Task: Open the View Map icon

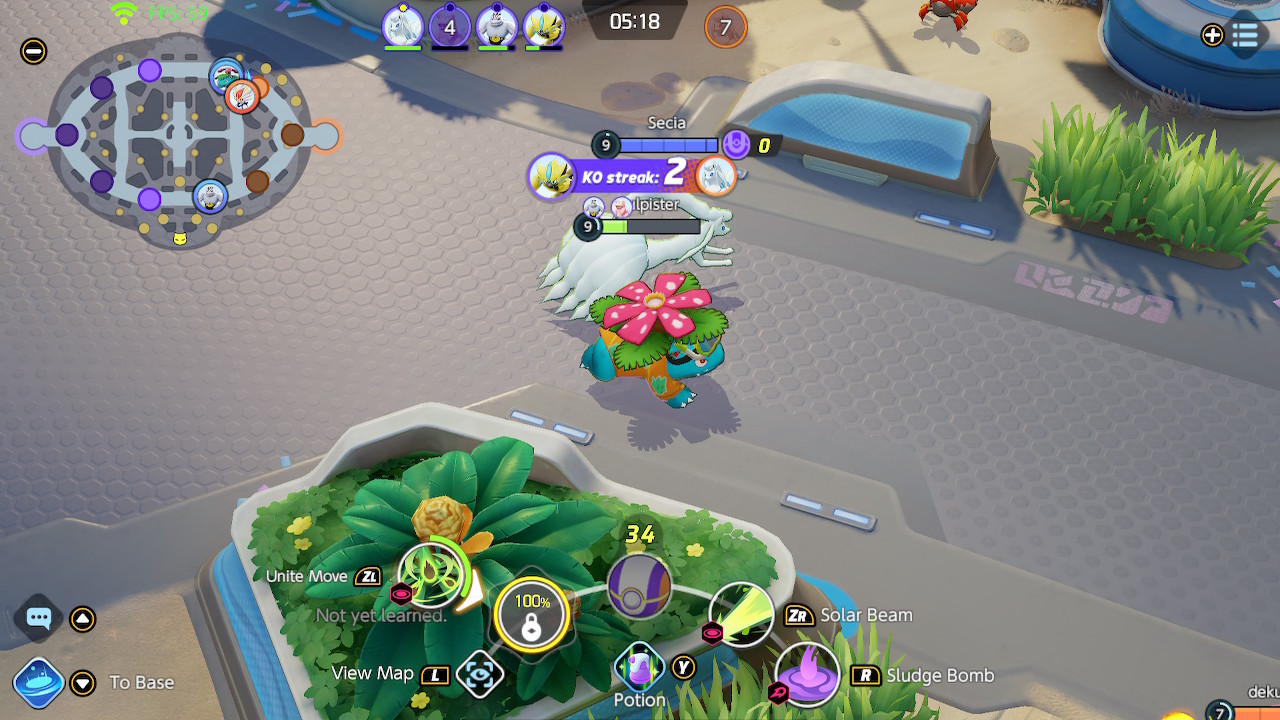Action: [x=479, y=674]
